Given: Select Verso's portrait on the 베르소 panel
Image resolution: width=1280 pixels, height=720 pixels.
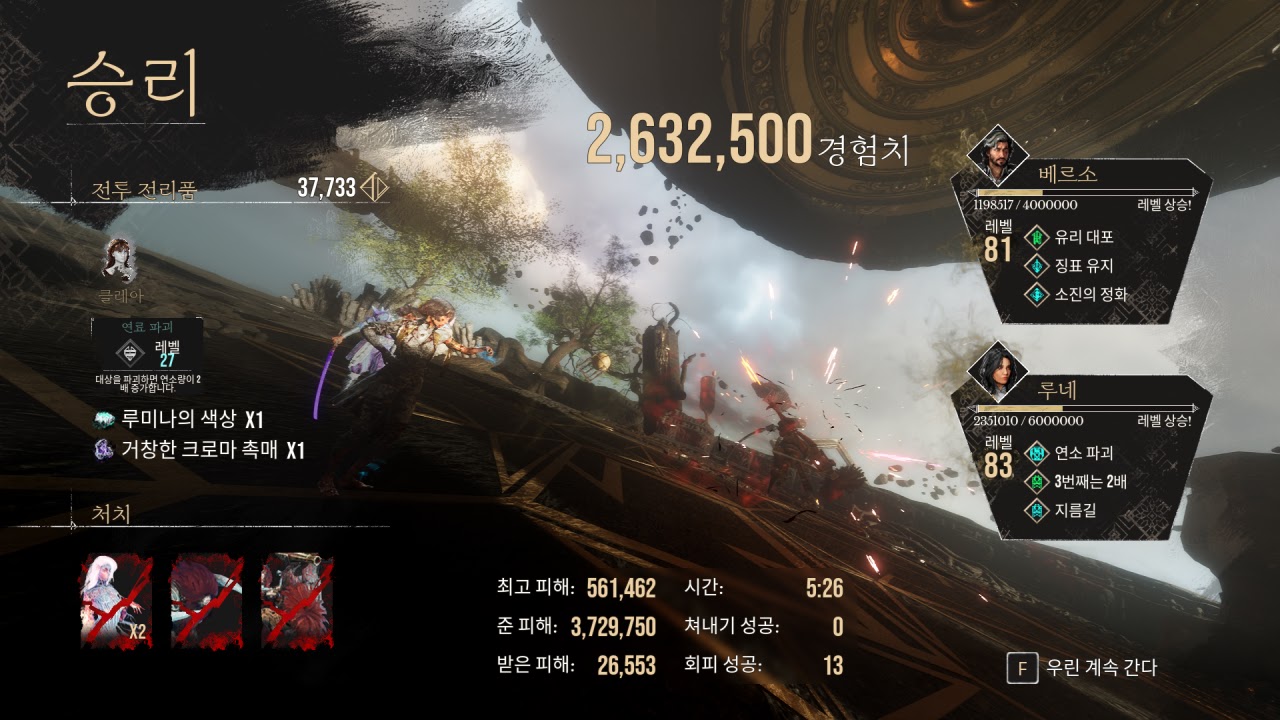Looking at the screenshot, I should click(998, 153).
